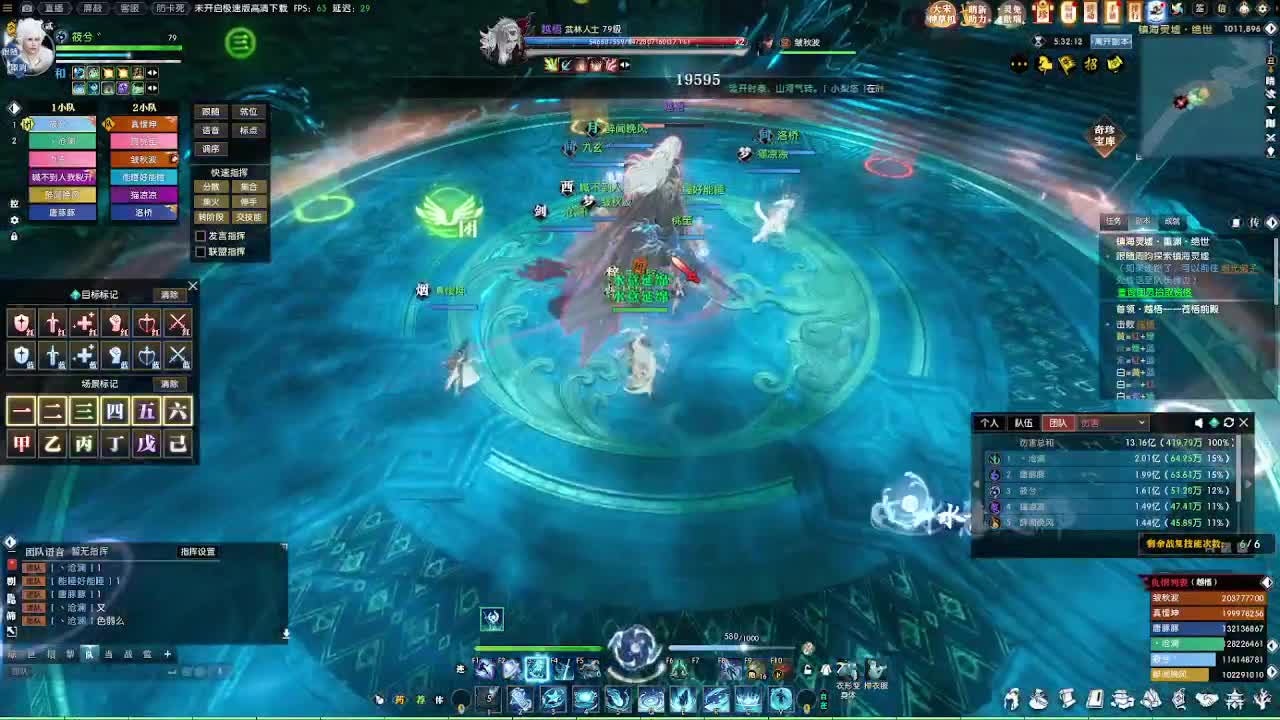Viewport: 1280px width, 720px height.
Task: Enable the 联盟指挥 checkbox
Action: click(x=201, y=250)
